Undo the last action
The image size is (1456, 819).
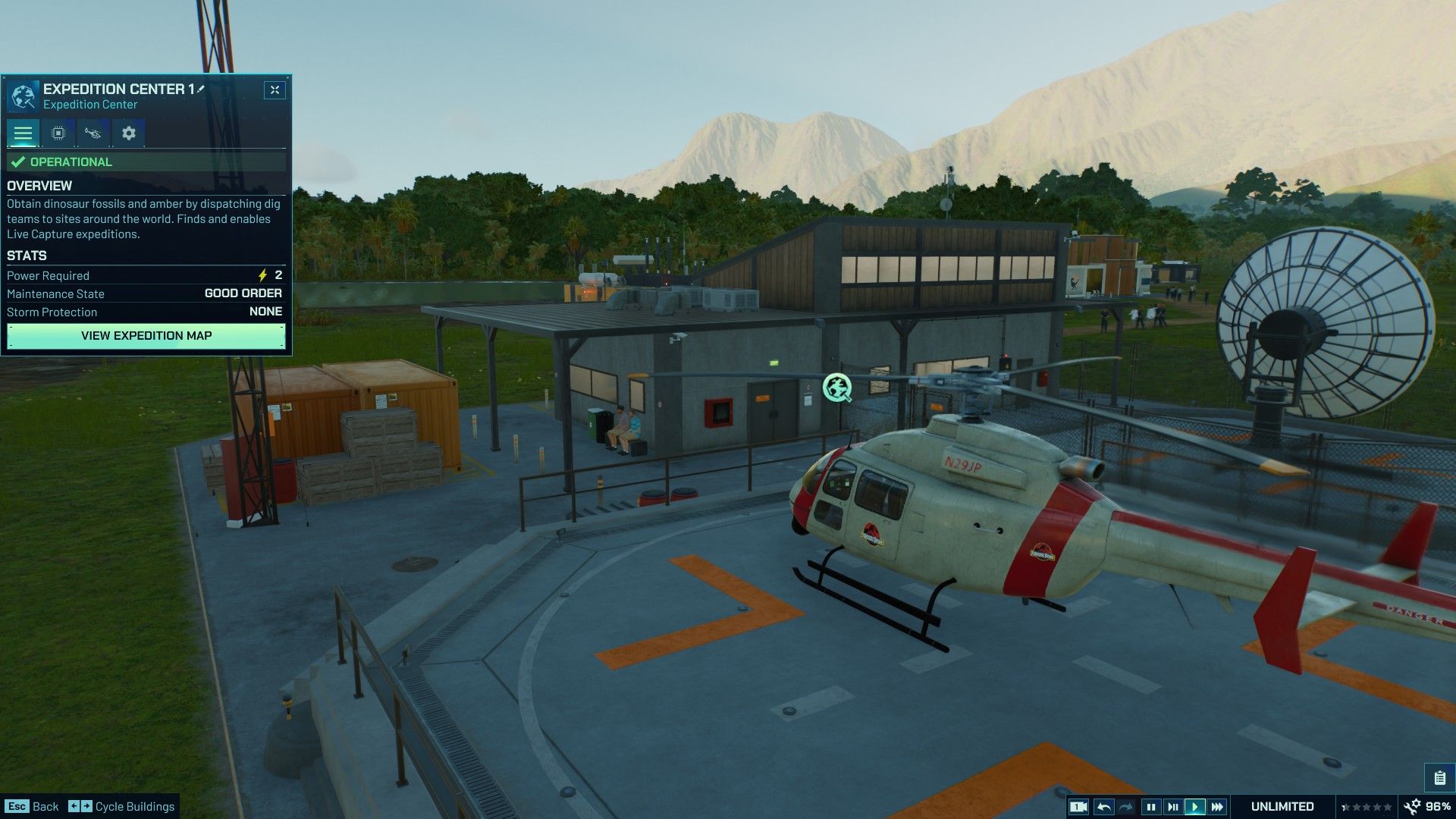1104,807
